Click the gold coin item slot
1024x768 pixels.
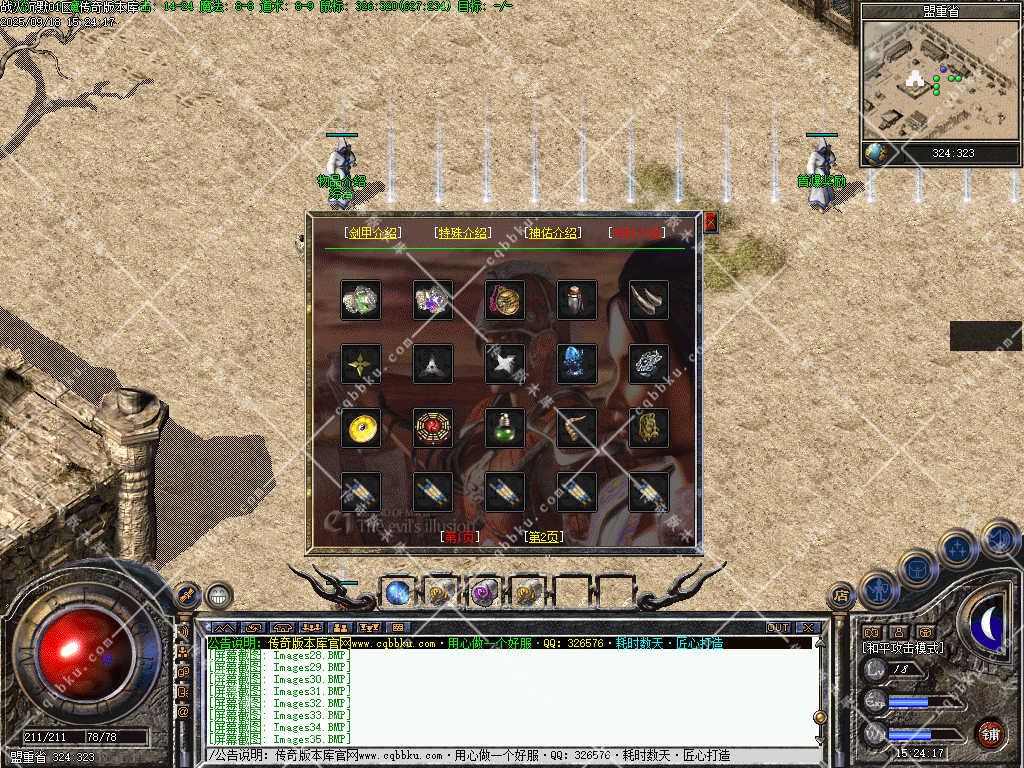(360, 428)
